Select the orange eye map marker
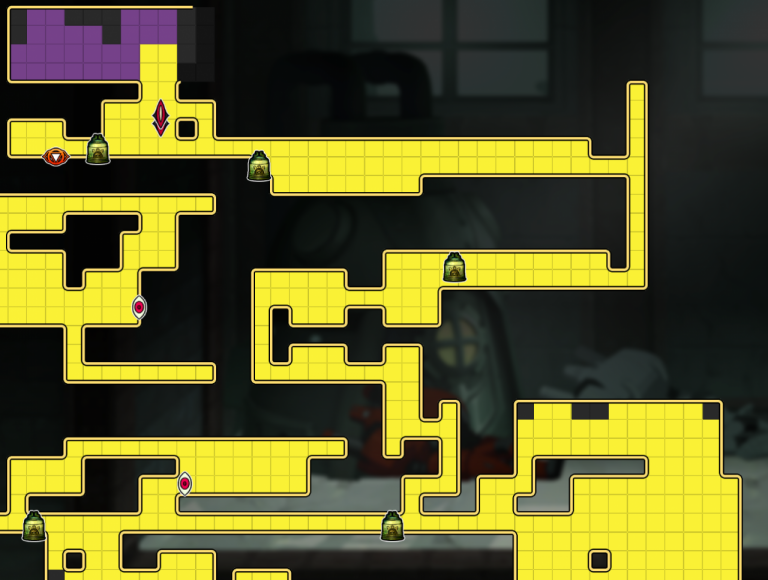The image size is (768, 580). pyautogui.click(x=56, y=157)
